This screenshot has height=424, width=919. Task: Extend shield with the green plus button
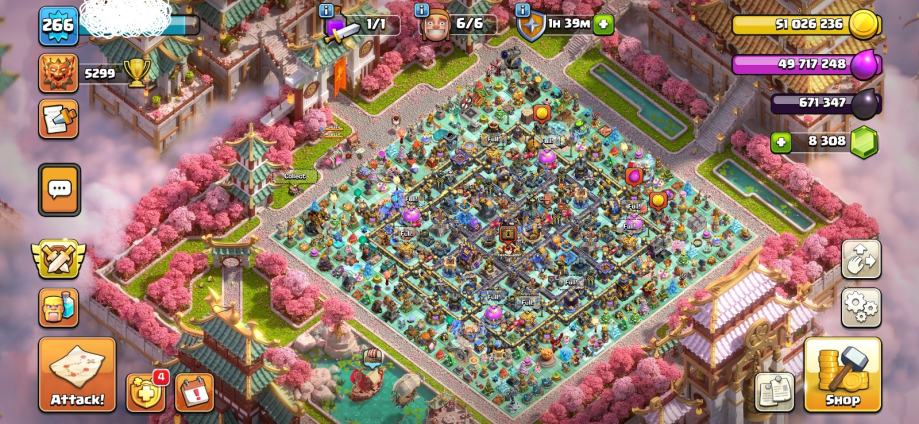point(603,24)
